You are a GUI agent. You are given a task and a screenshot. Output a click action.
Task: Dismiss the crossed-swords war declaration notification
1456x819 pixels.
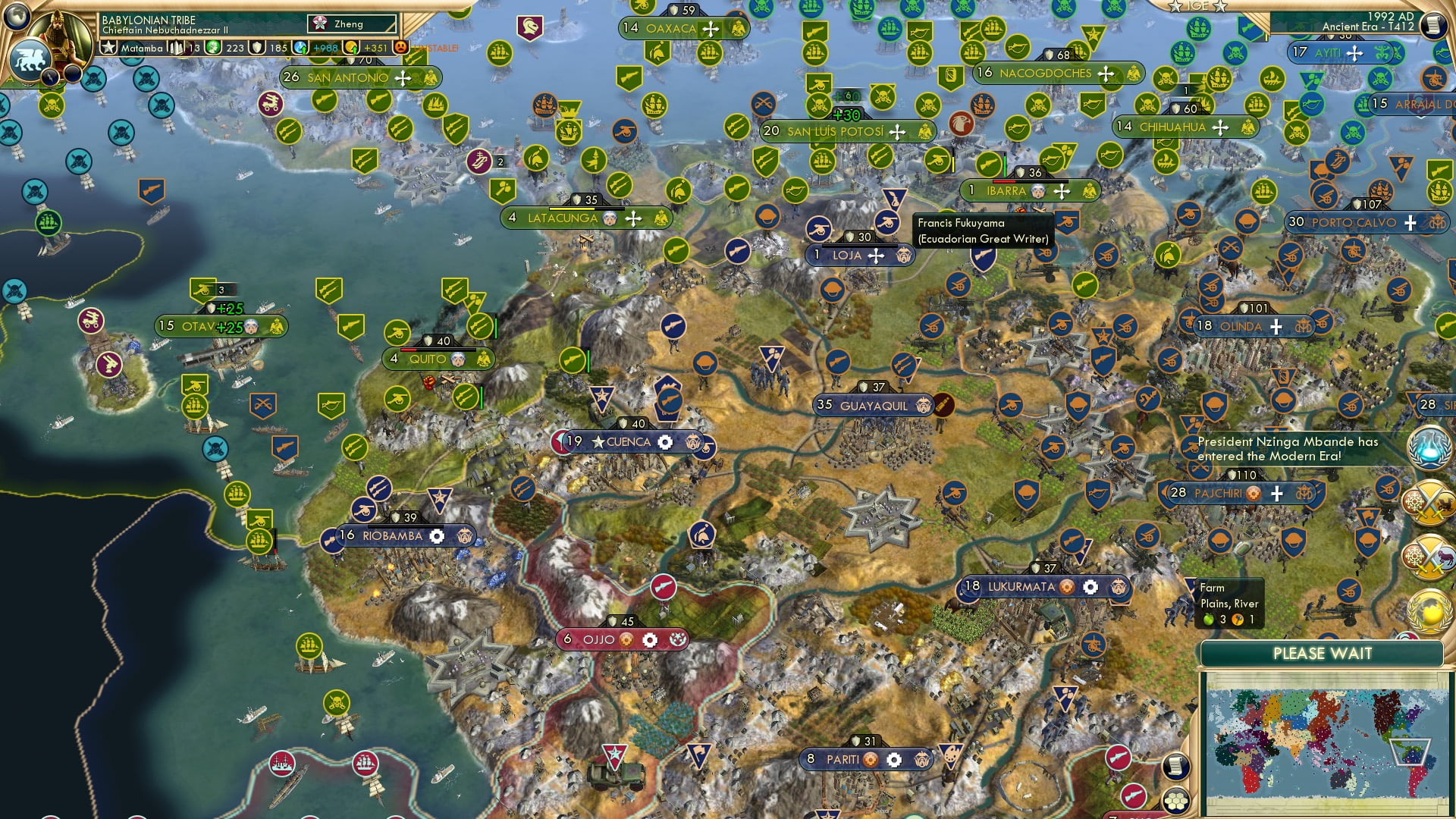1429,502
